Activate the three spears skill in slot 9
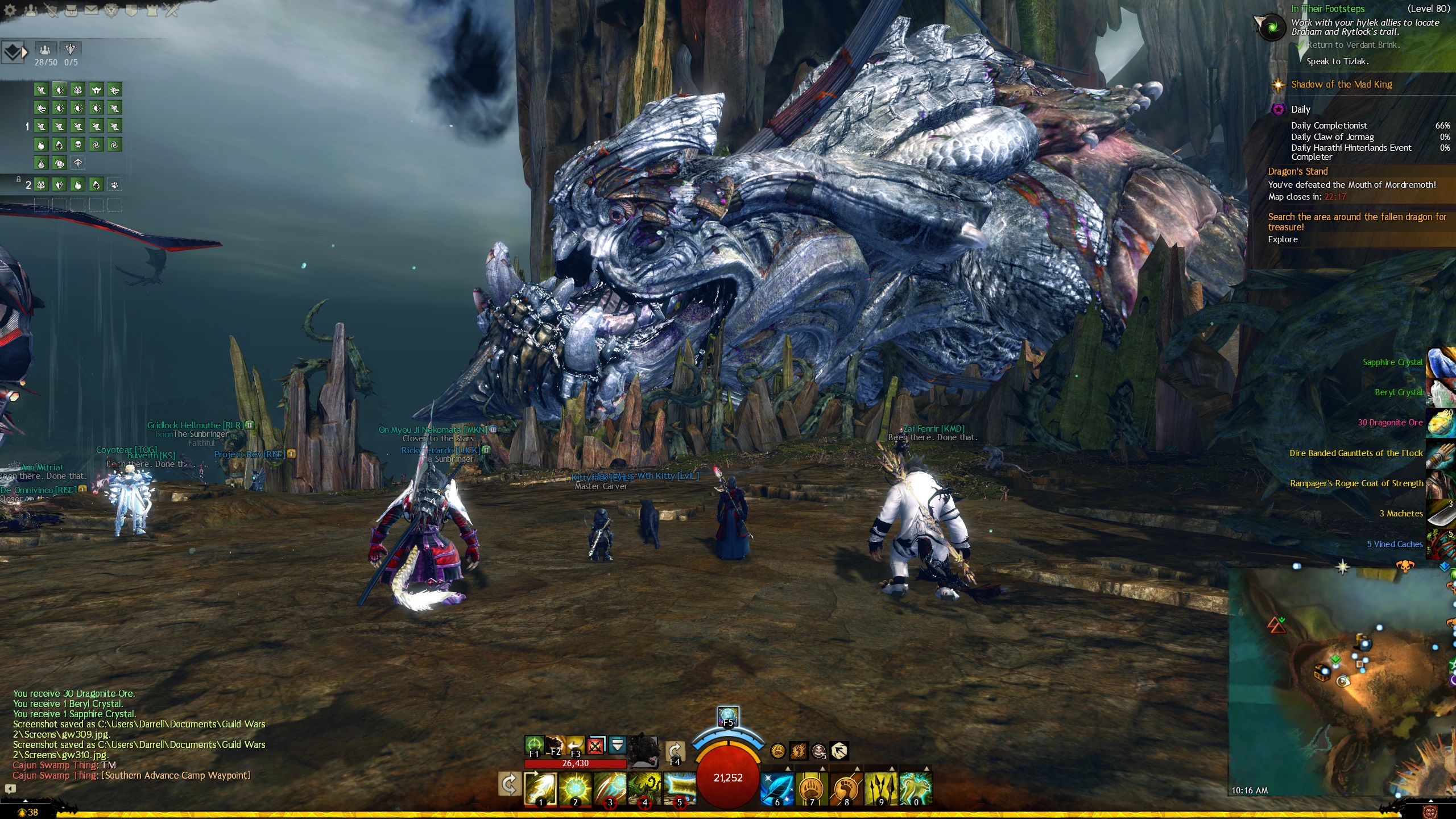The width and height of the screenshot is (1456, 819). [x=881, y=789]
